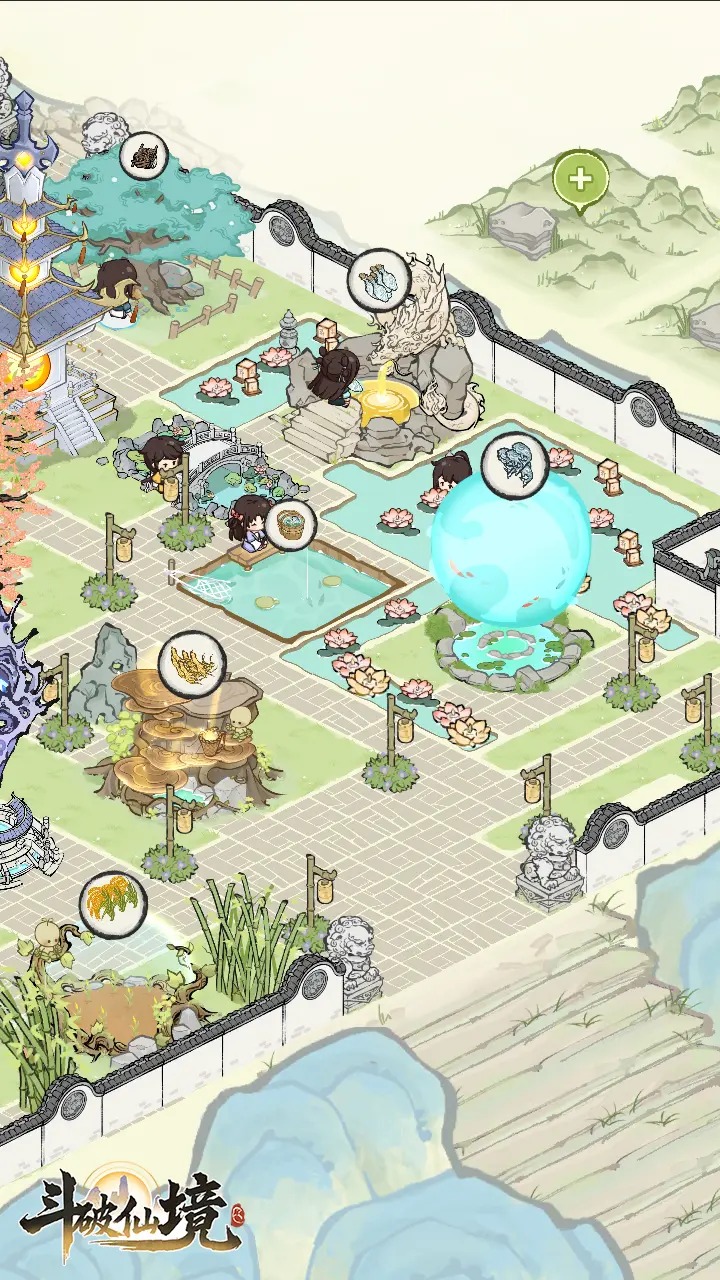Collect the dark wood bubble above the tree
720x1280 pixels.
click(x=144, y=157)
